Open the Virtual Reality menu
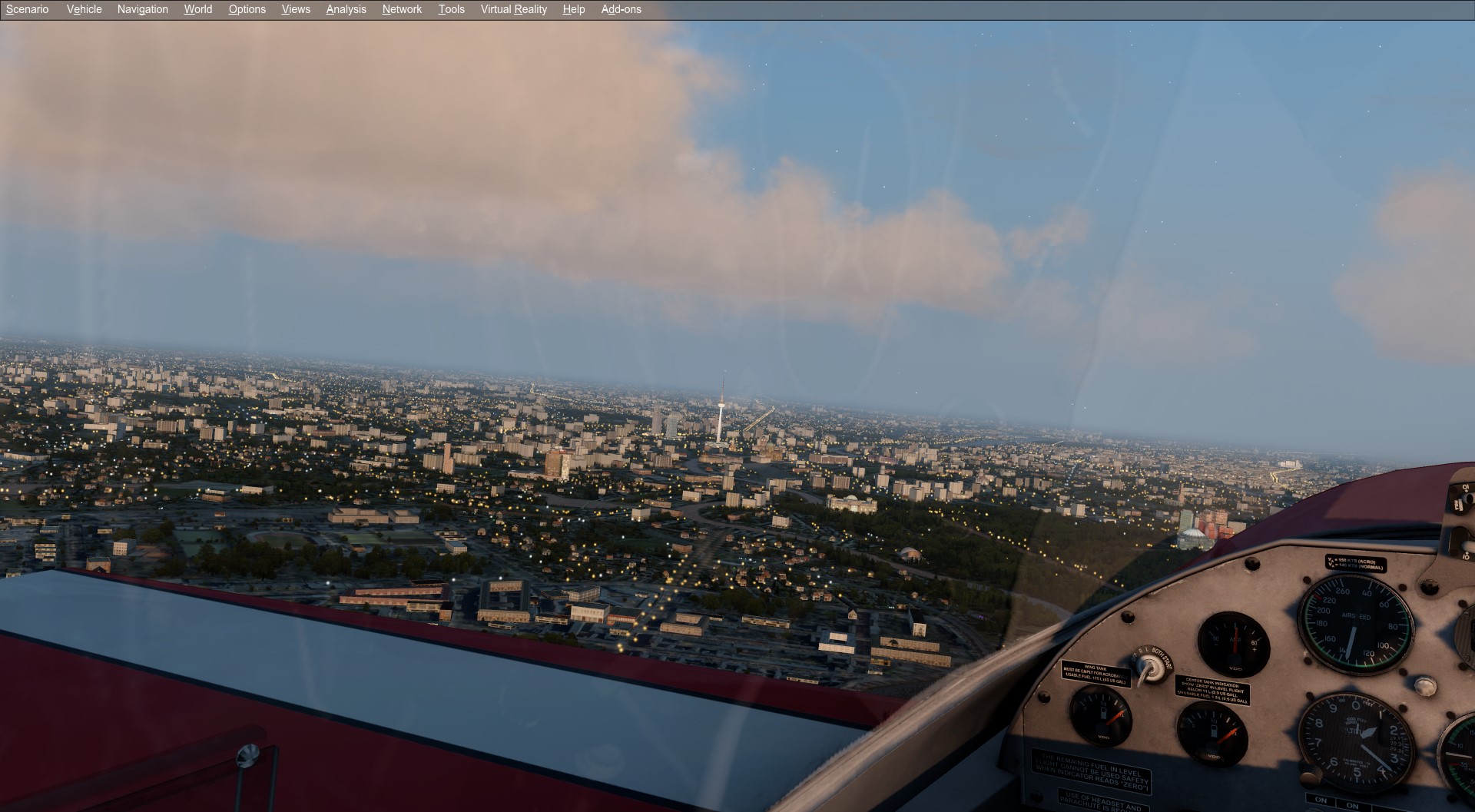Screen dimensions: 1475x812 coord(512,9)
